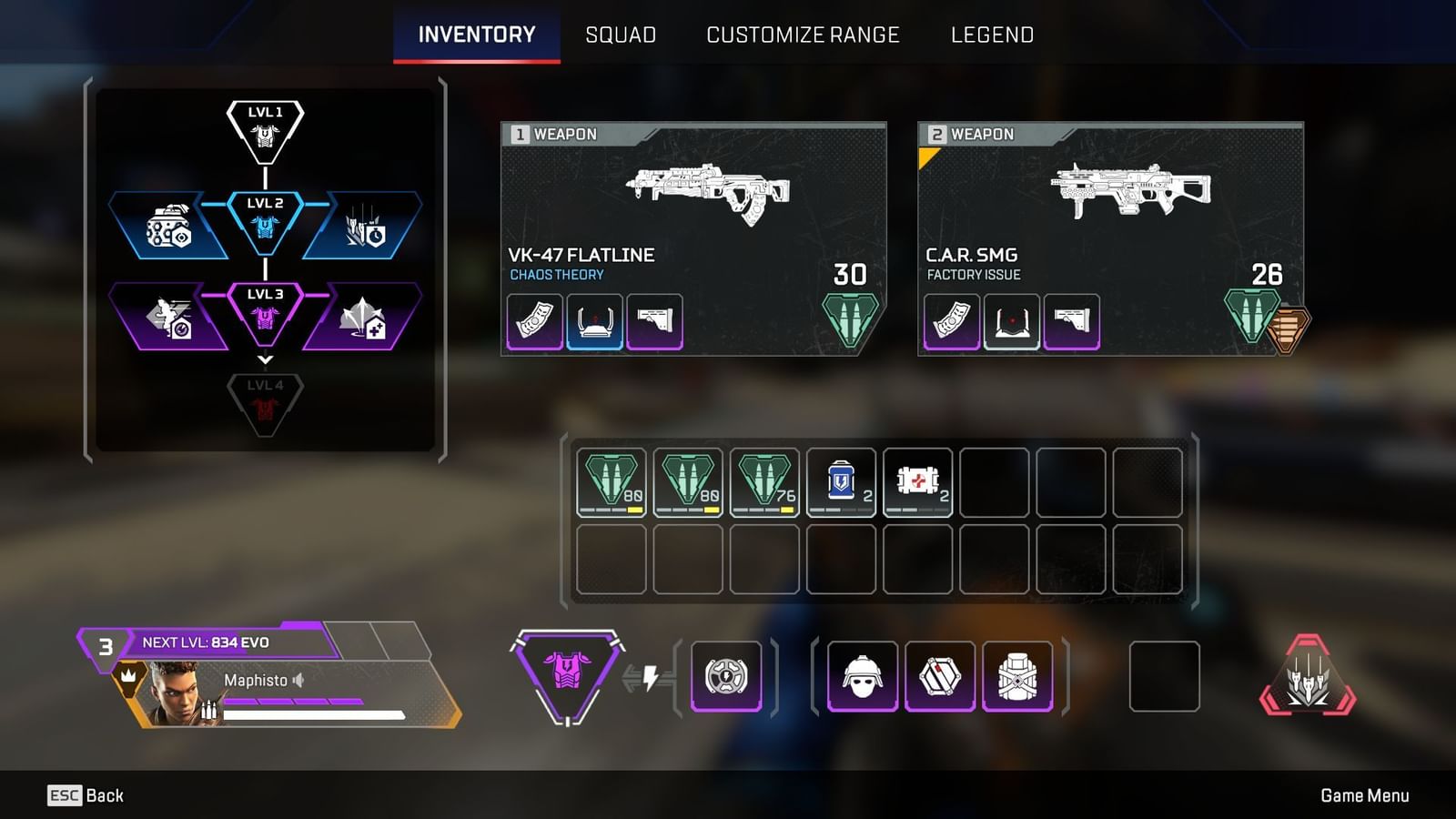Select the VK-47 Flatline's extended magazine attachment
This screenshot has width=1456, height=819.
point(533,320)
